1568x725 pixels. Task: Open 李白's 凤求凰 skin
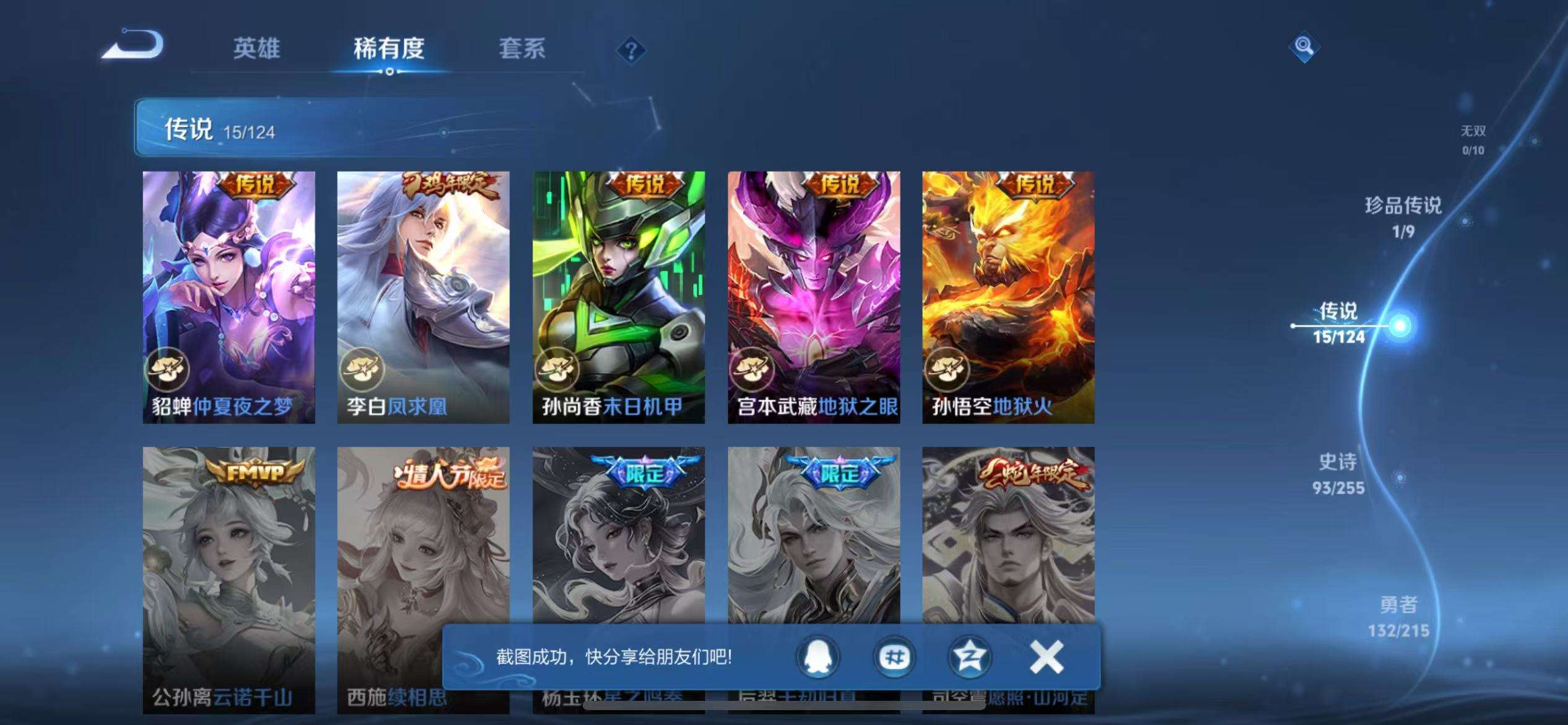click(x=424, y=291)
